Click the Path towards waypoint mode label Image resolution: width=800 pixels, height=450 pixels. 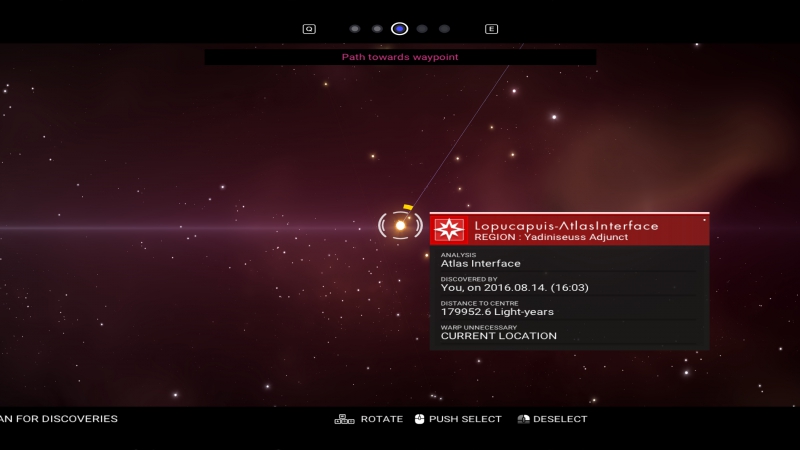400,57
